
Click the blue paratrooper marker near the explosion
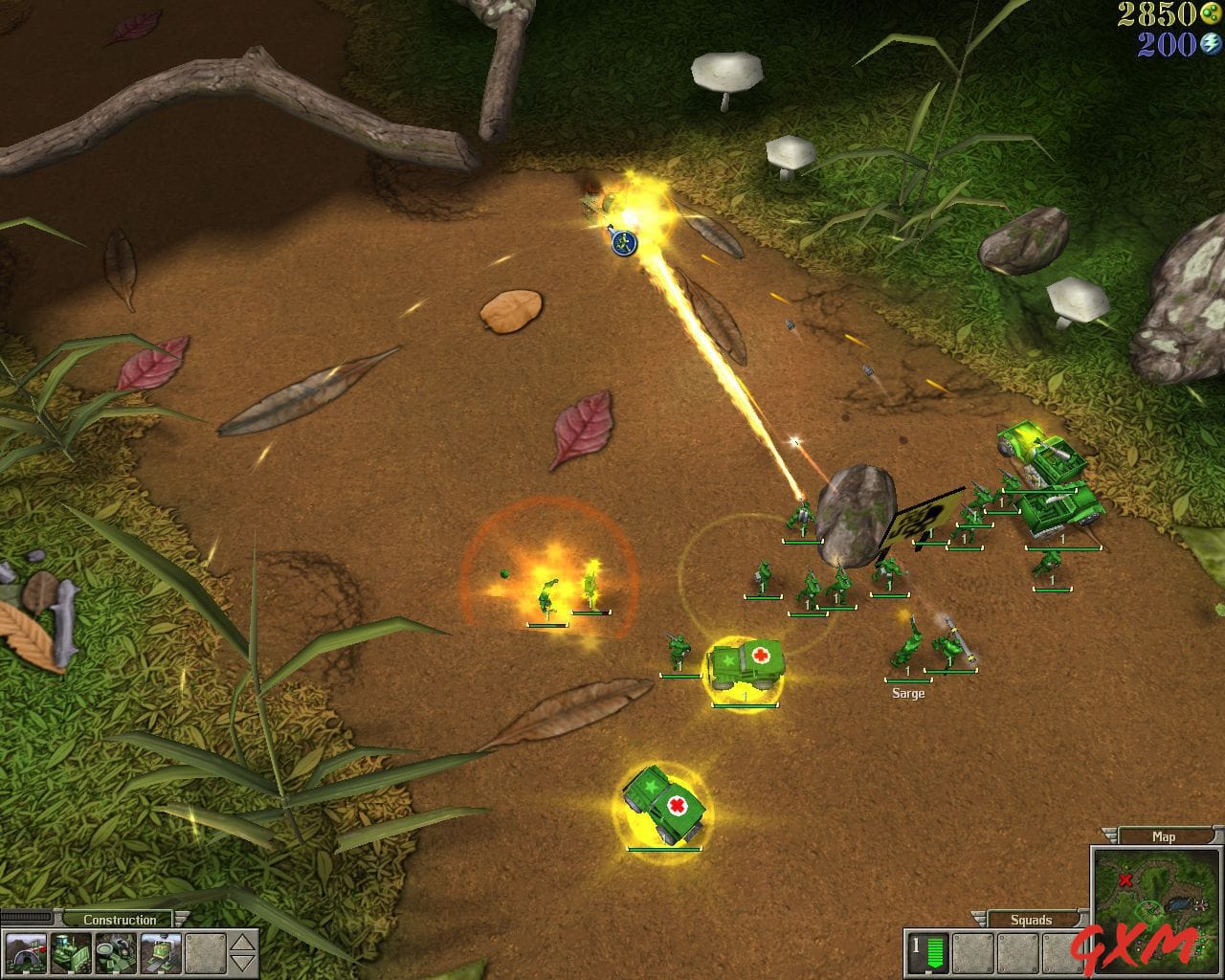click(622, 245)
